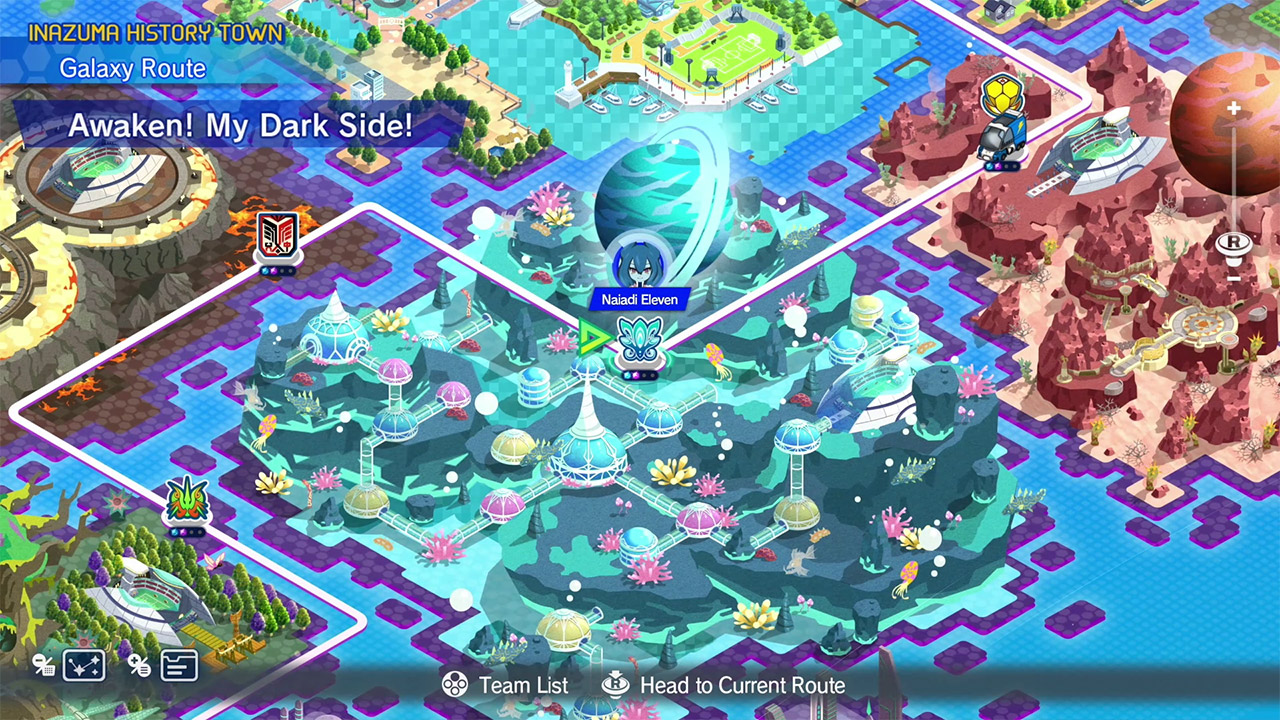Select the yellow hexagon team emblem
This screenshot has height=720, width=1280.
1001,97
